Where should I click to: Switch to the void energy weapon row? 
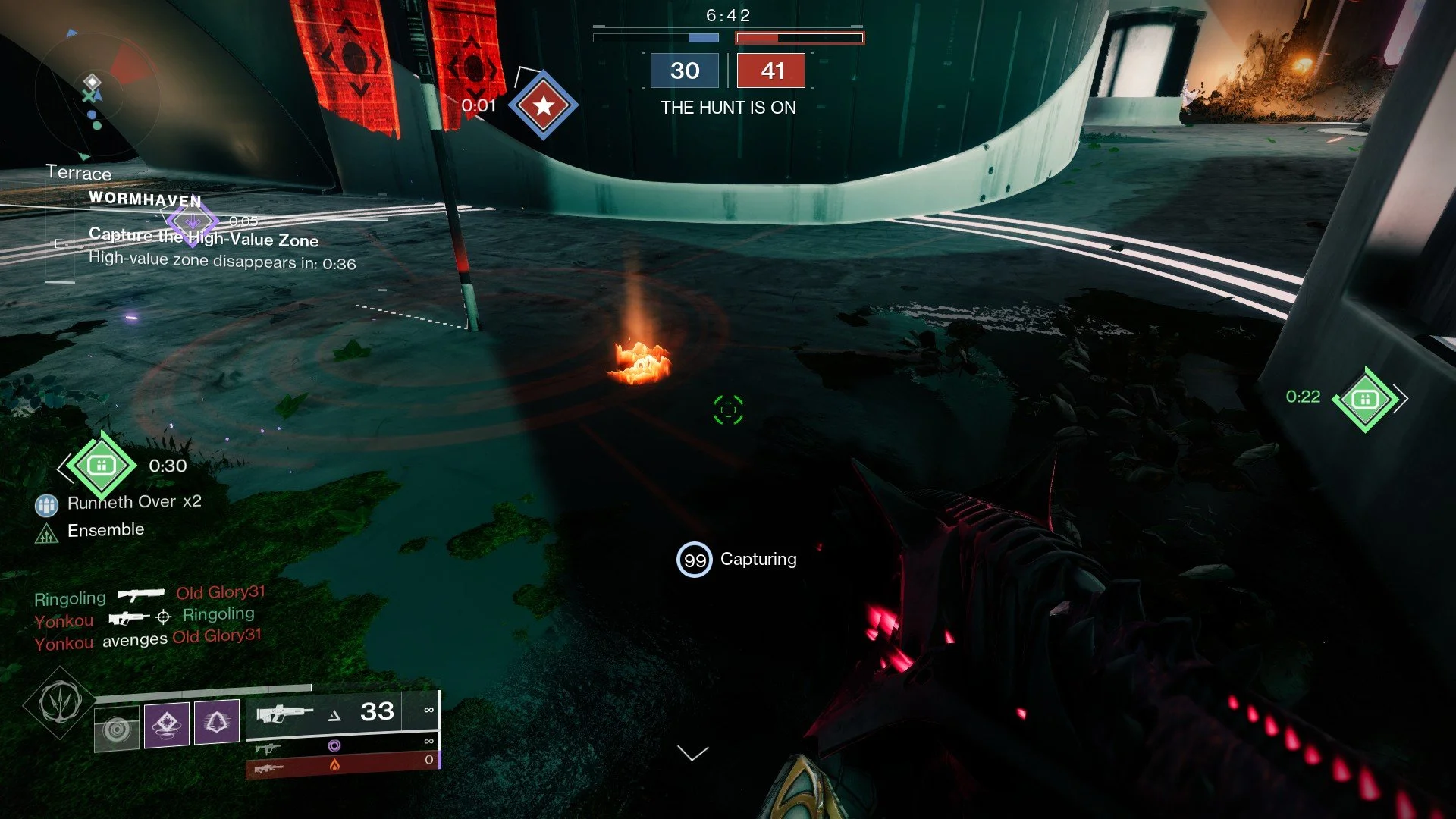click(341, 745)
